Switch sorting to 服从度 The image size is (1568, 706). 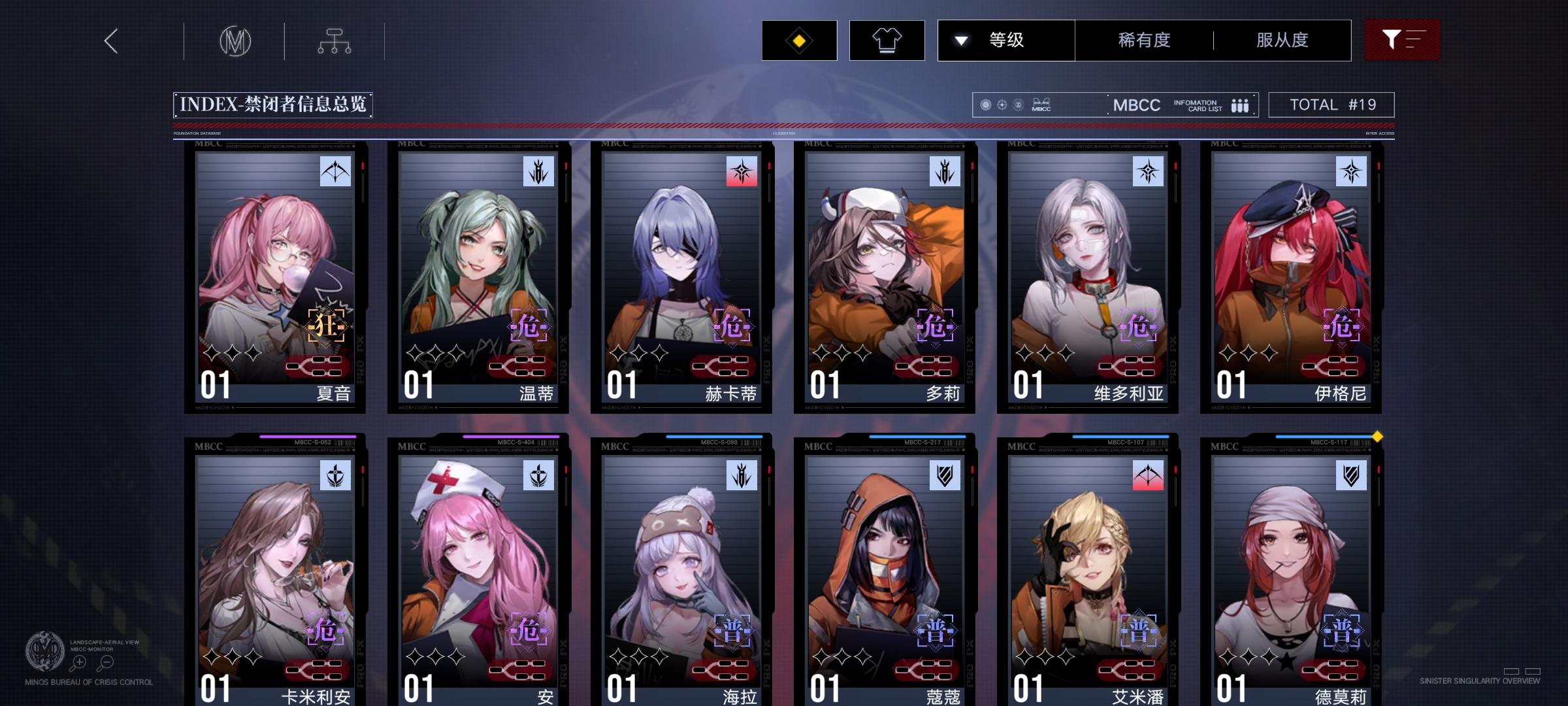pyautogui.click(x=1281, y=40)
